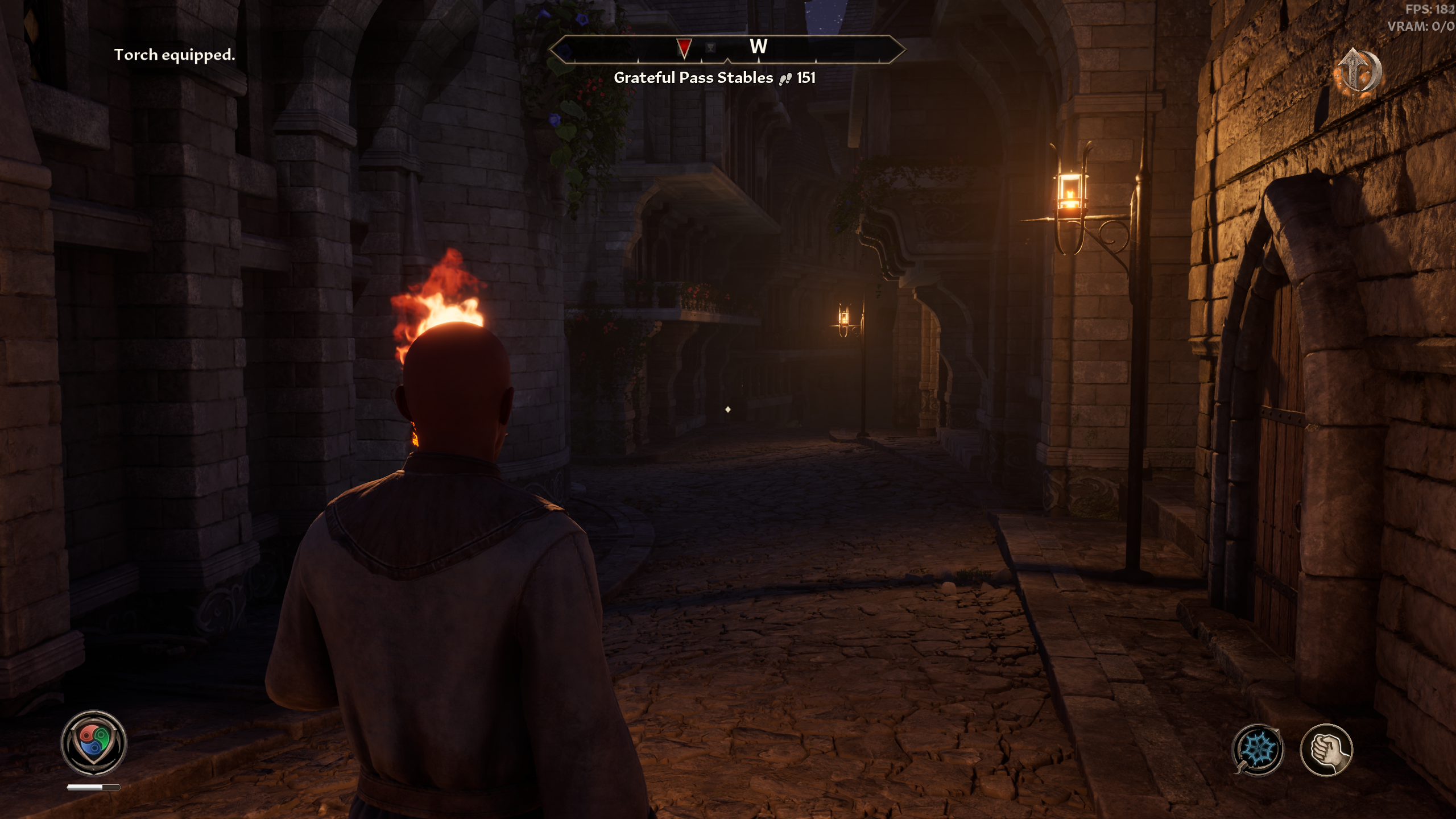Click the tri-color shield status emblem
The image size is (1456, 819).
click(x=93, y=742)
